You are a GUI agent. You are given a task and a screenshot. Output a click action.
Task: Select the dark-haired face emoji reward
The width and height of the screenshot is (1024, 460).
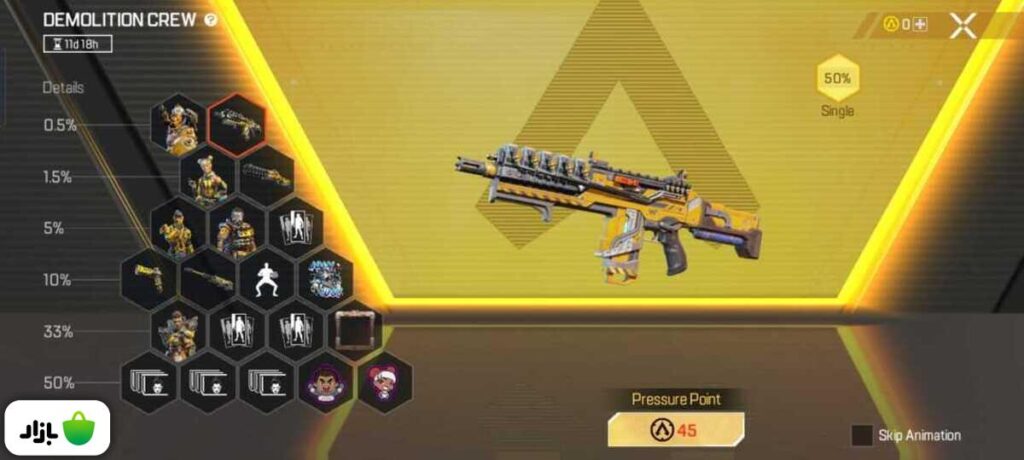(x=326, y=382)
